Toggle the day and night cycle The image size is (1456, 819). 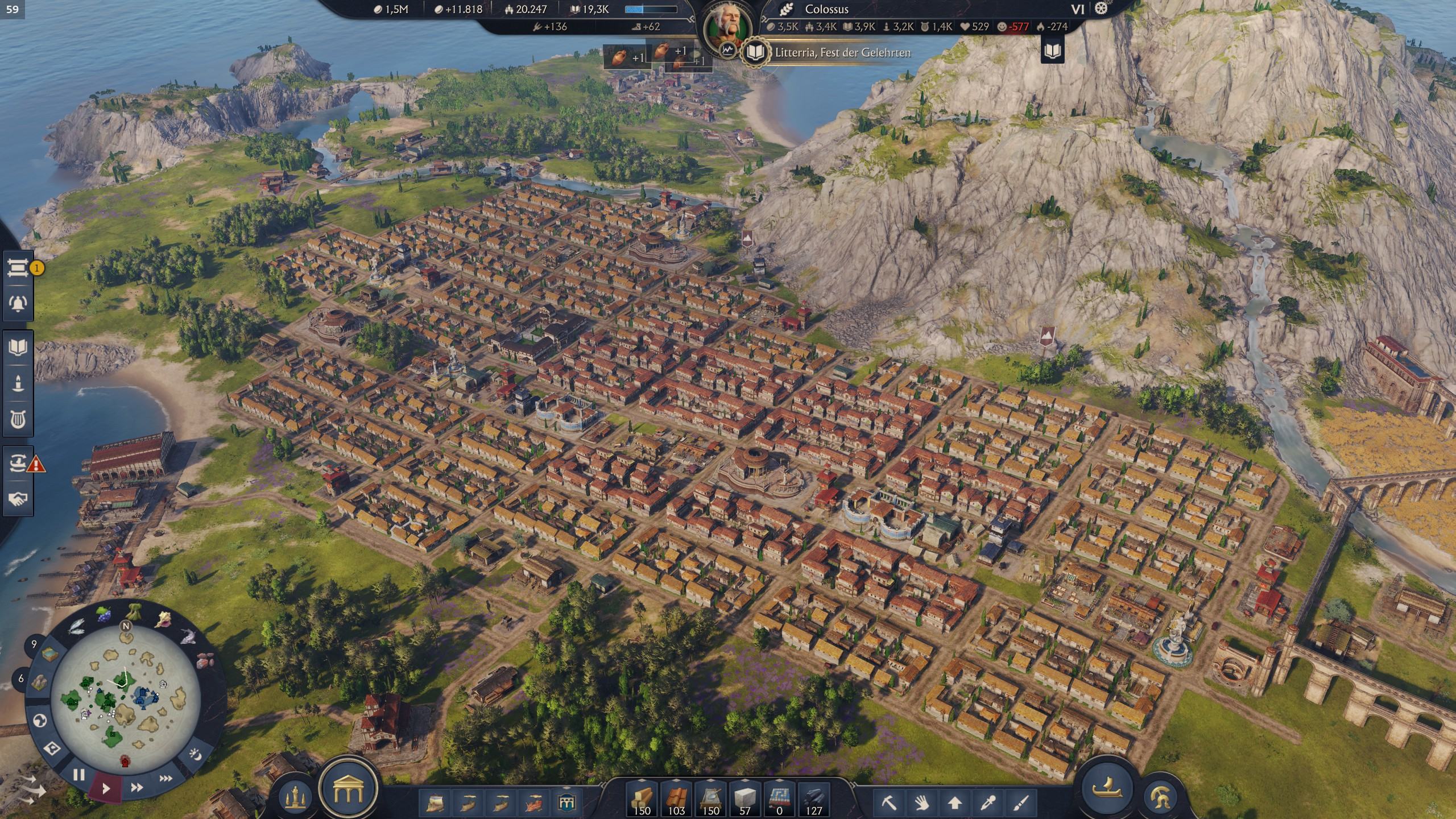(x=195, y=755)
